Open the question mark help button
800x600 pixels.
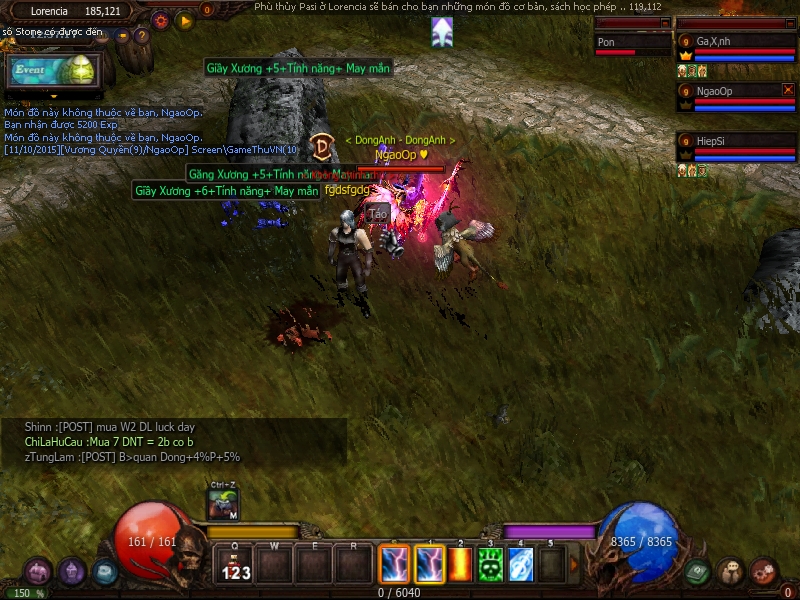point(142,36)
